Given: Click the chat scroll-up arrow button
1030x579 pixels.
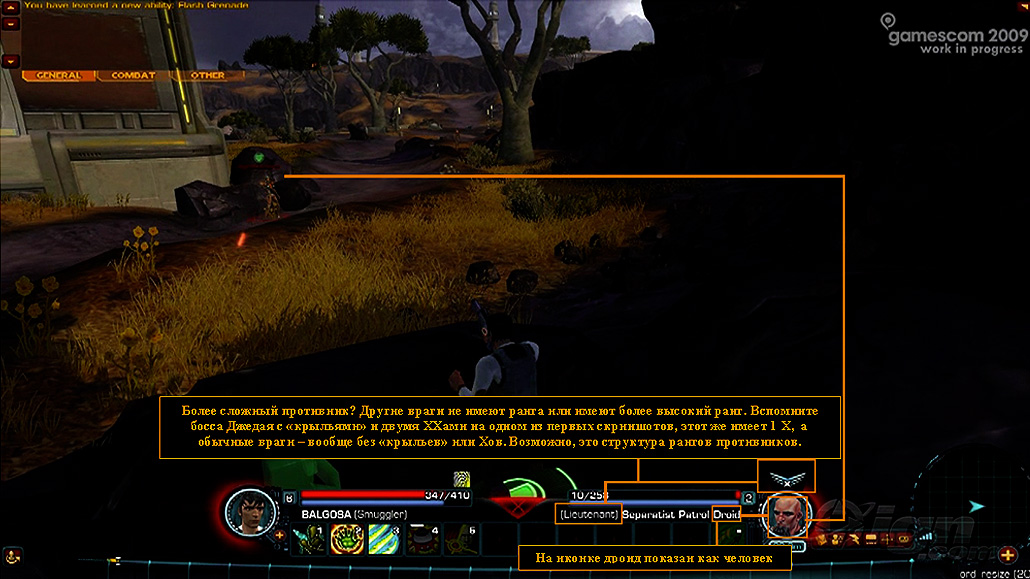Looking at the screenshot, I should tap(10, 22).
